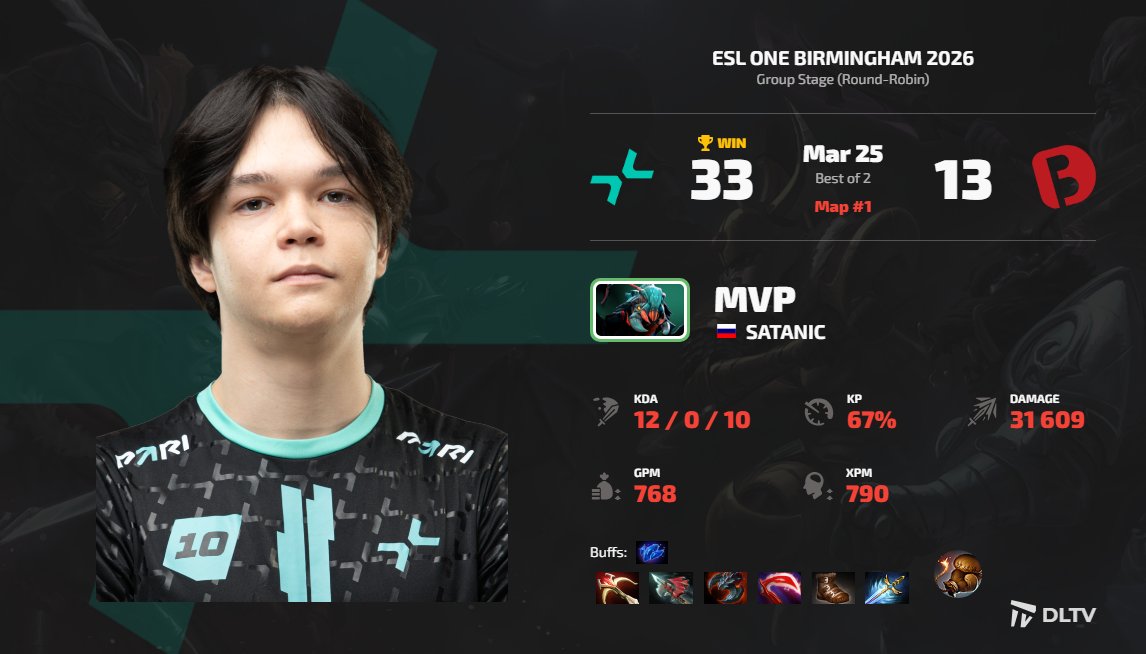
Task: Click the hero portrait next to MVP
Action: pos(640,310)
